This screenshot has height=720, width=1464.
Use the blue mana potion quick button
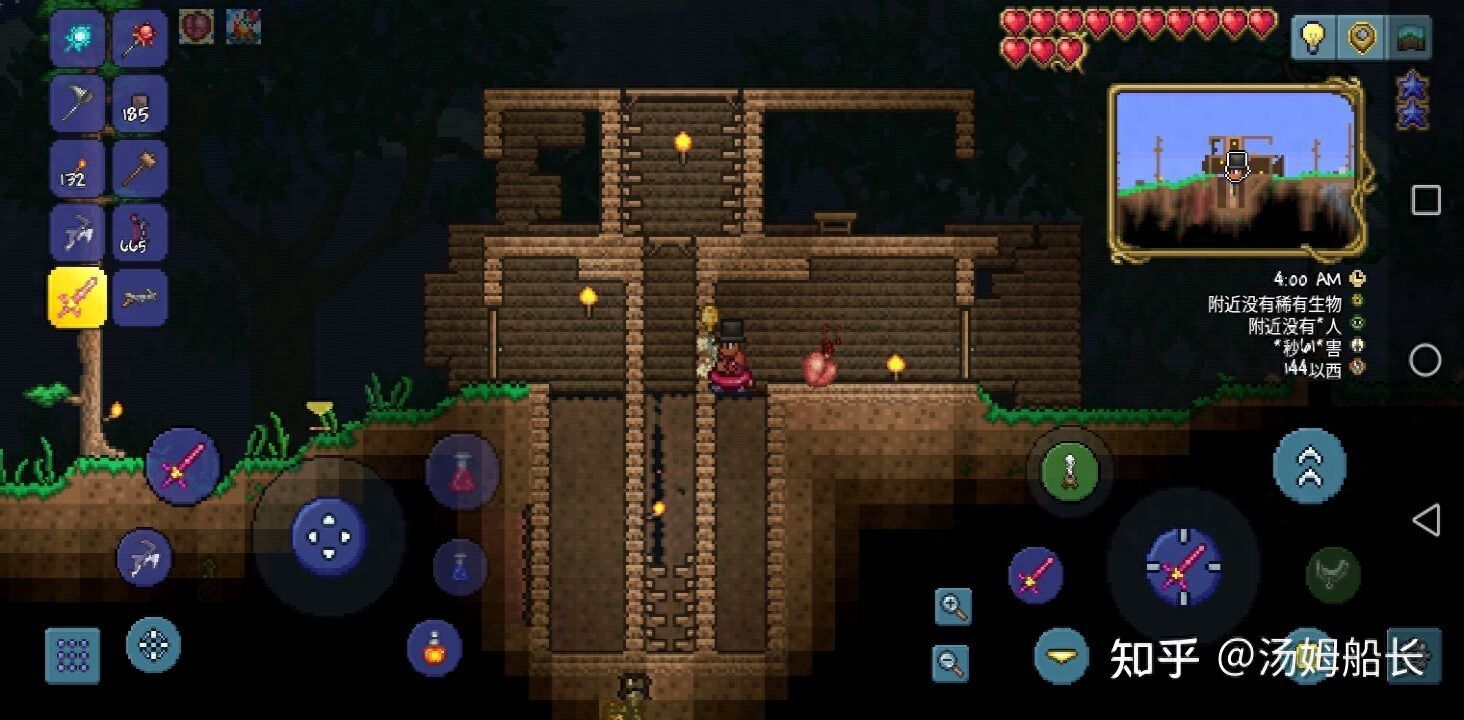click(460, 567)
